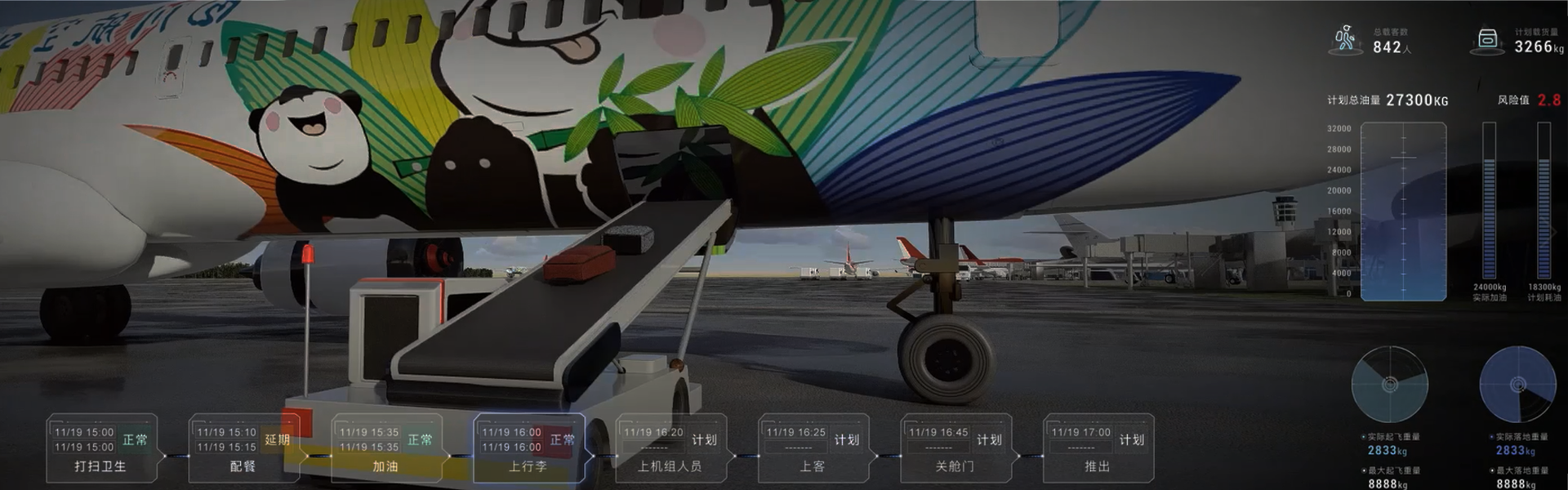Select the highlighted 上行李 baggage loading step
1568x490 pixels.
[528, 448]
